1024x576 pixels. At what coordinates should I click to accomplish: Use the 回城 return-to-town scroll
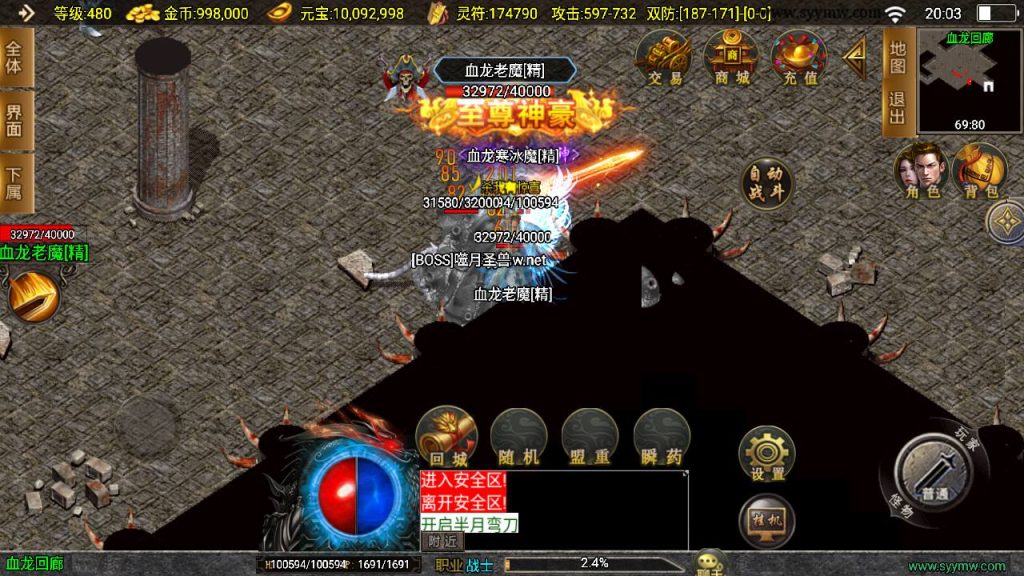(446, 436)
